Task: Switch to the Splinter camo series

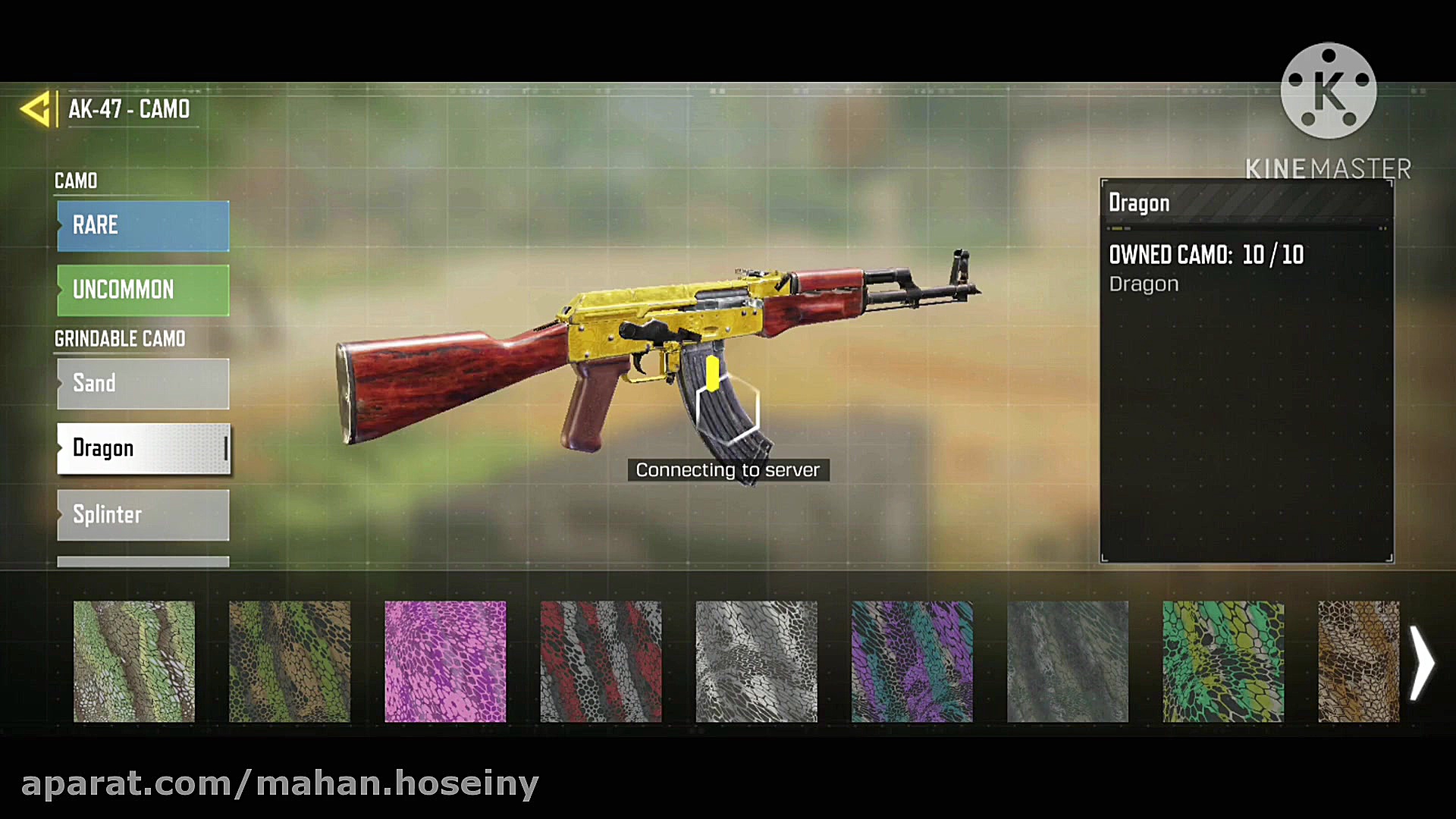Action: click(x=143, y=515)
